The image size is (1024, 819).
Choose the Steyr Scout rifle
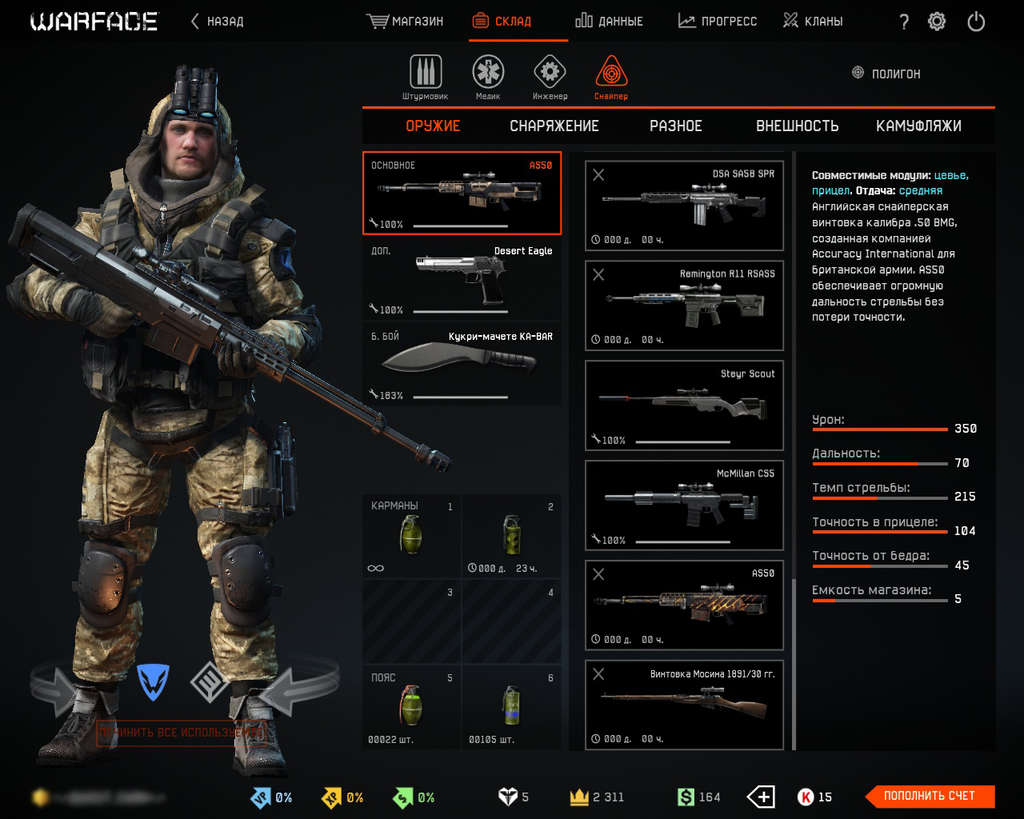684,404
